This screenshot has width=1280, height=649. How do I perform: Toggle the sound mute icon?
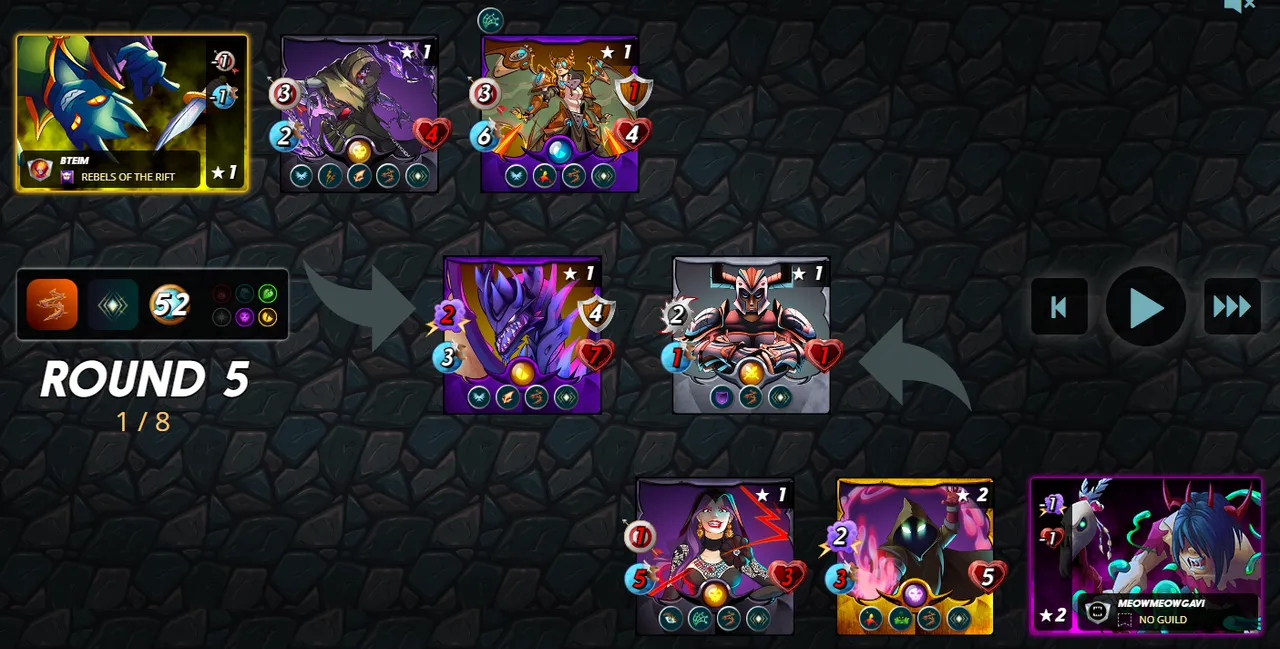[1239, 6]
